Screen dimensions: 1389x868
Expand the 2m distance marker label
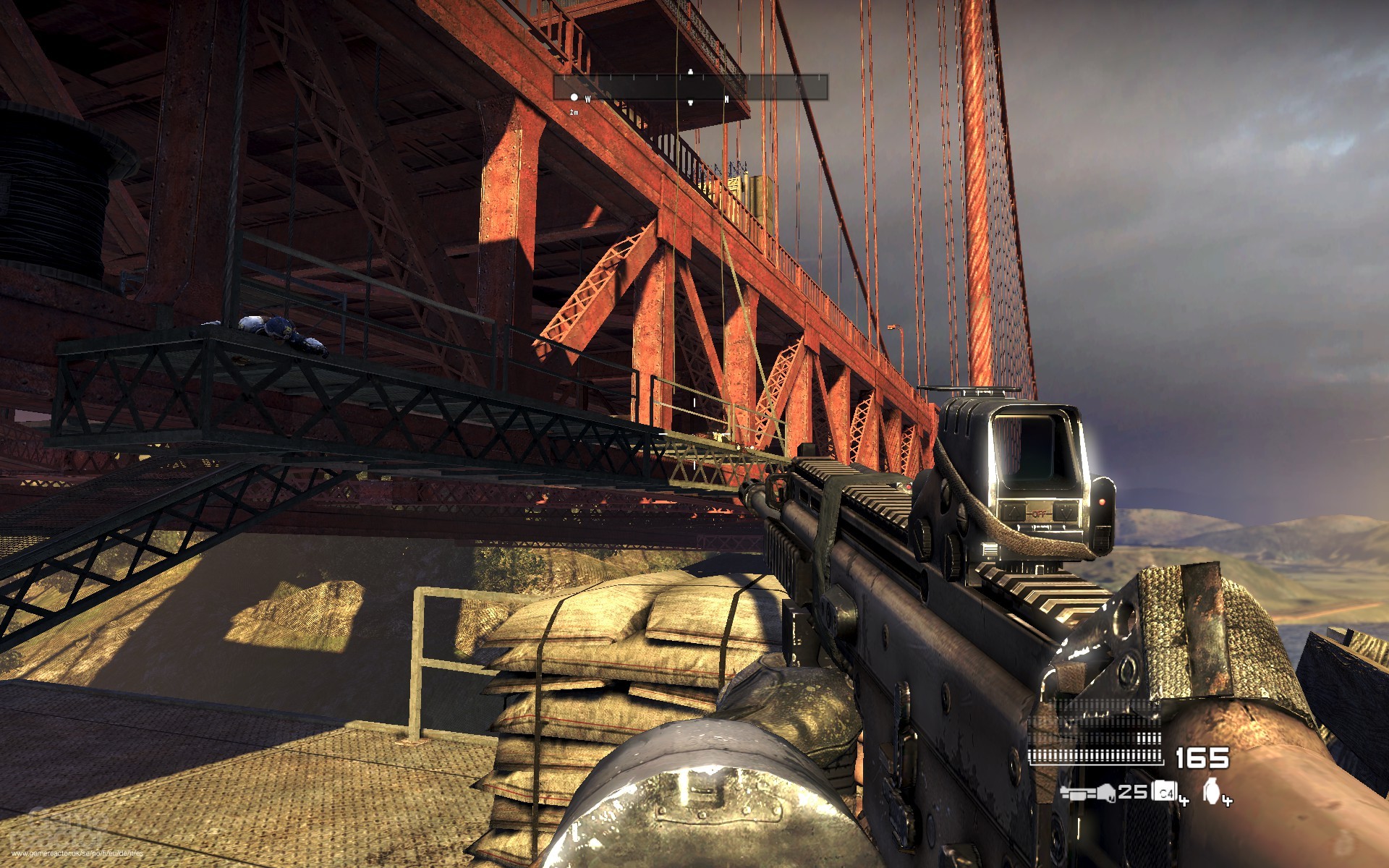(x=573, y=111)
